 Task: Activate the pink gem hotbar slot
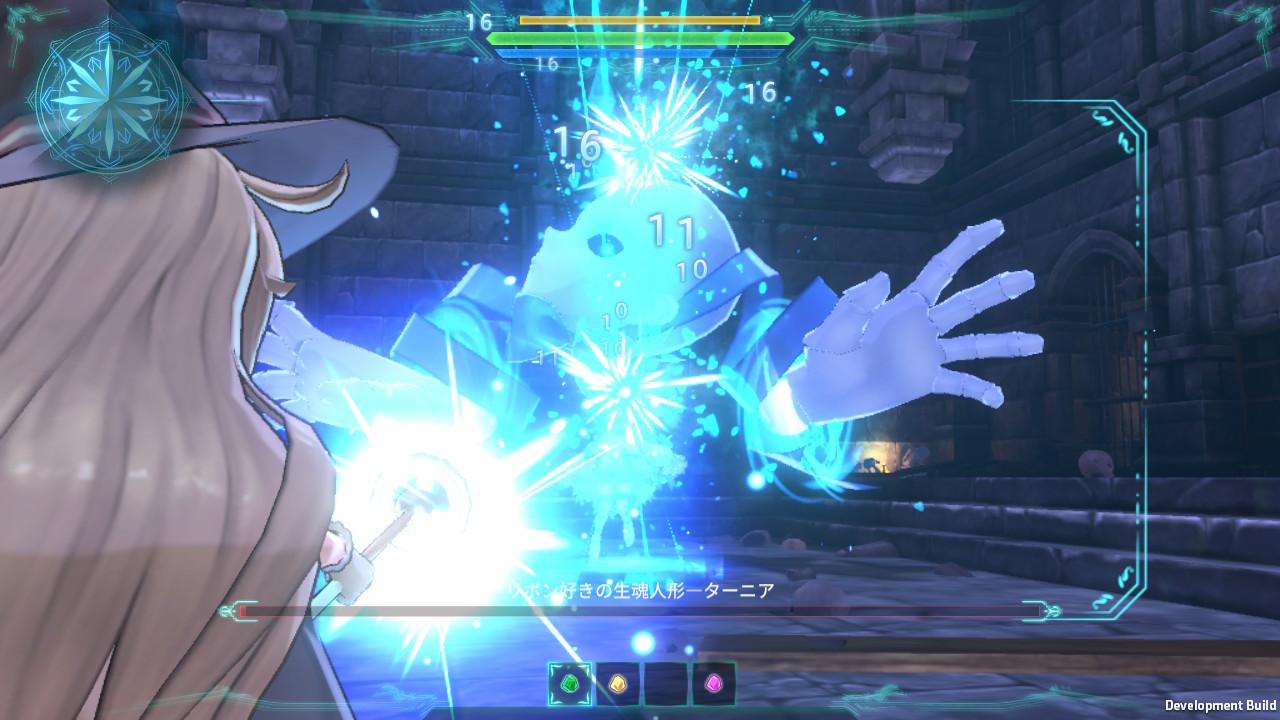click(x=714, y=684)
